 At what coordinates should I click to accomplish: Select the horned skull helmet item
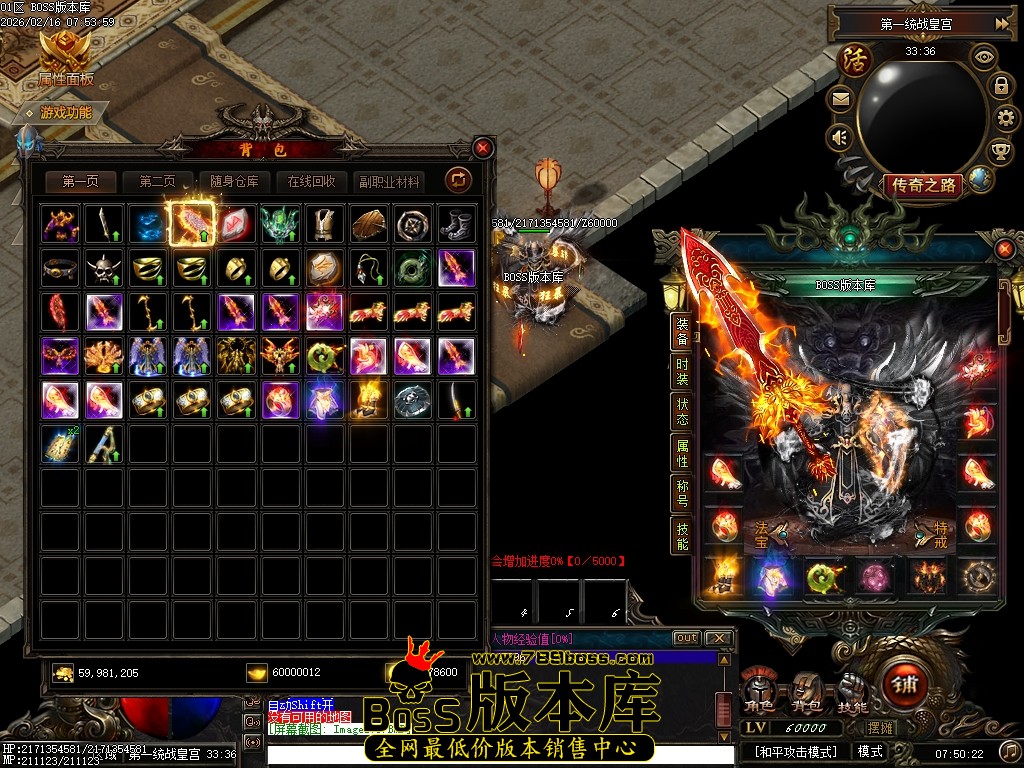coord(105,268)
